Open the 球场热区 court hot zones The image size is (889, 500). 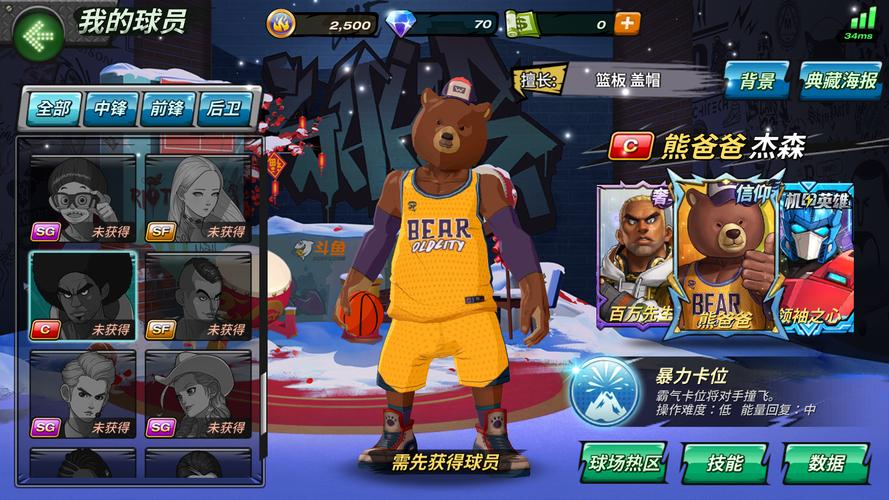(x=625, y=463)
